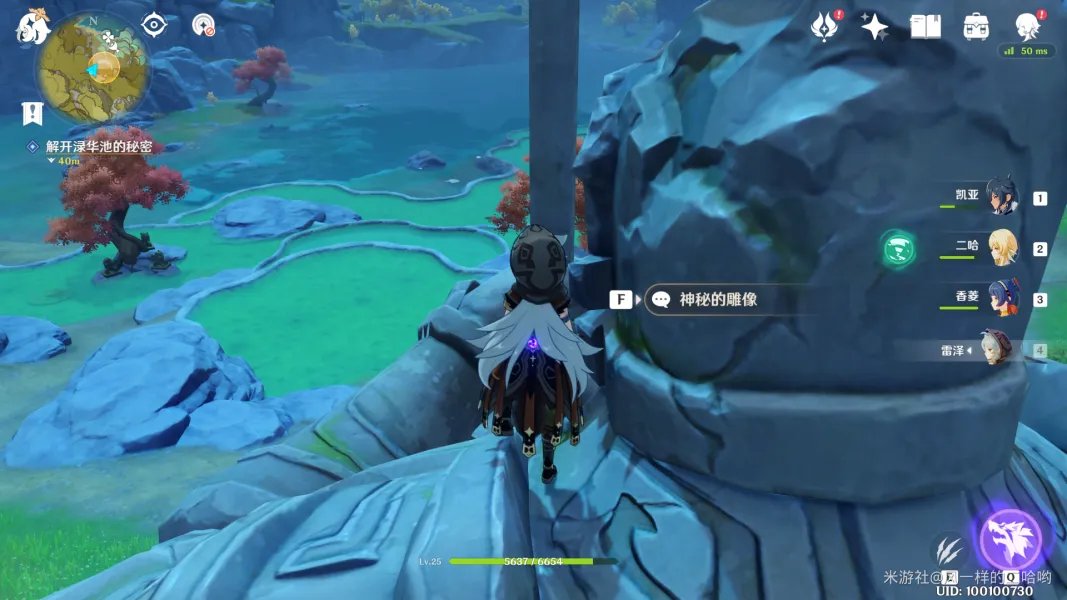This screenshot has width=1067, height=600.
Task: Open the Paimon main menu
Action: (32, 29)
